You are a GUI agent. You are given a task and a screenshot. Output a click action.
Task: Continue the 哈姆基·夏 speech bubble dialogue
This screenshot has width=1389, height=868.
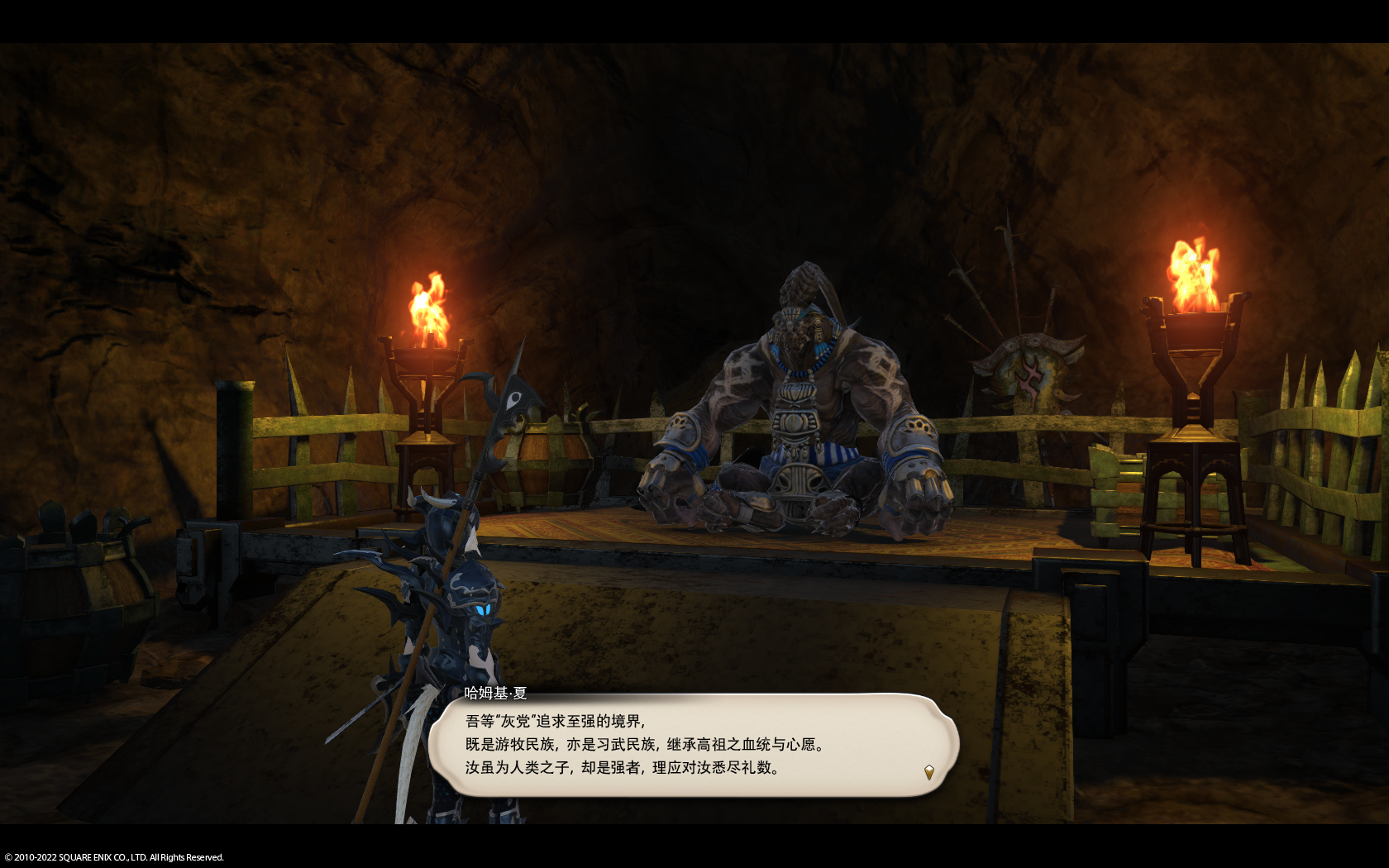tap(693, 745)
